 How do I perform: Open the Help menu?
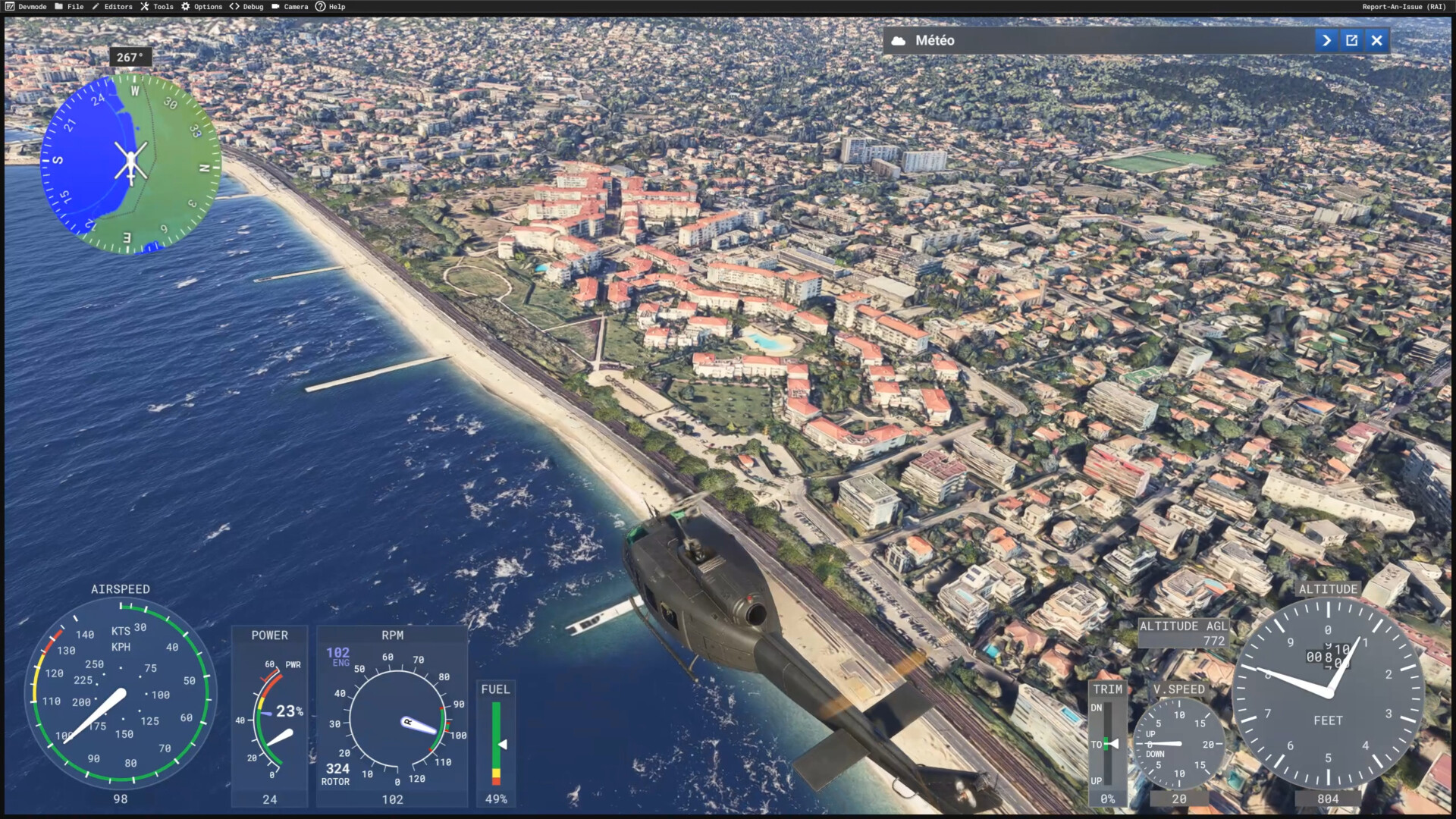point(331,7)
